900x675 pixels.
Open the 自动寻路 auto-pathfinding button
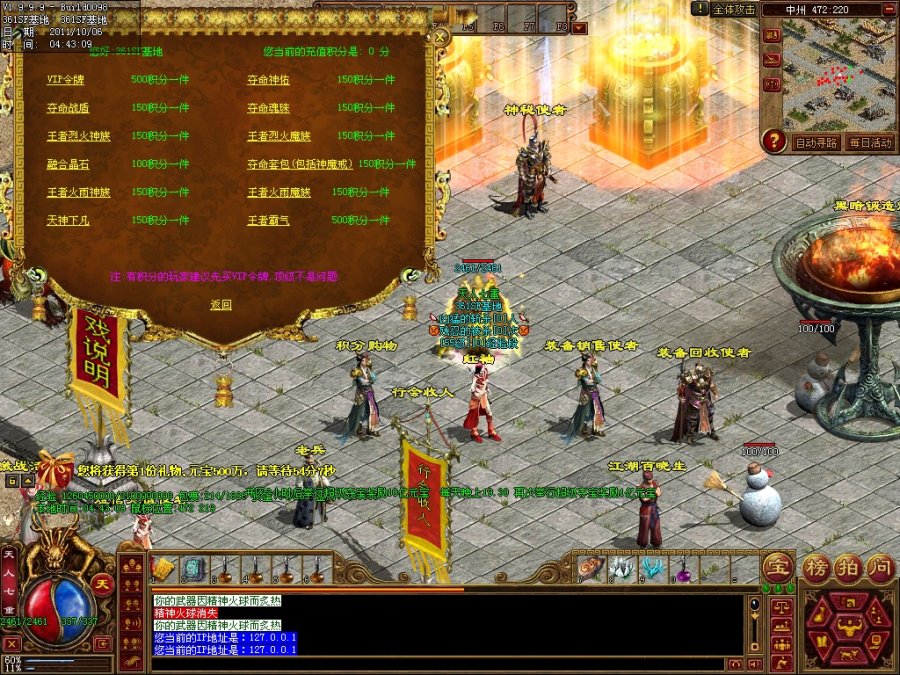[814, 143]
